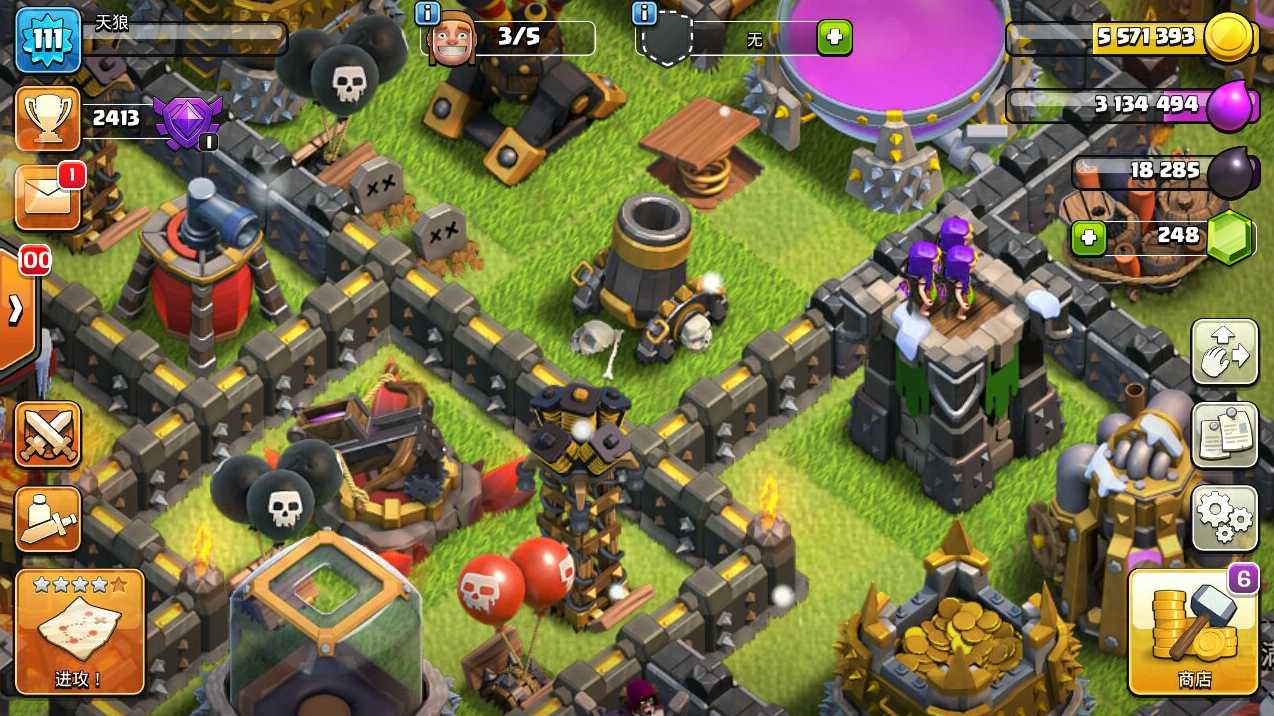This screenshot has width=1274, height=716.
Task: Add a shield with the green plus
Action: (x=835, y=39)
